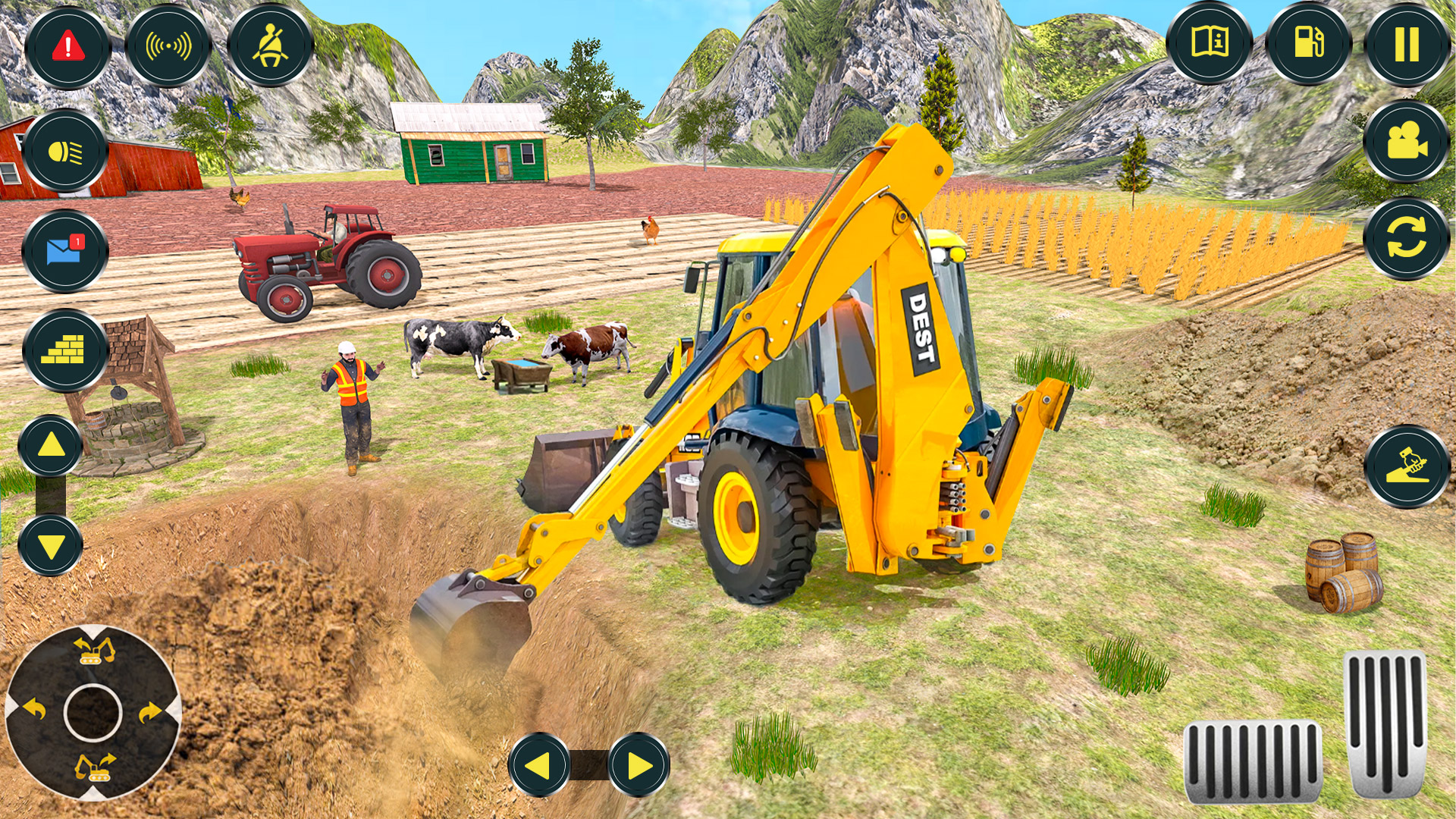Switch to the digging arm mode
Screen dimensions: 1456x819
(x=1407, y=463)
